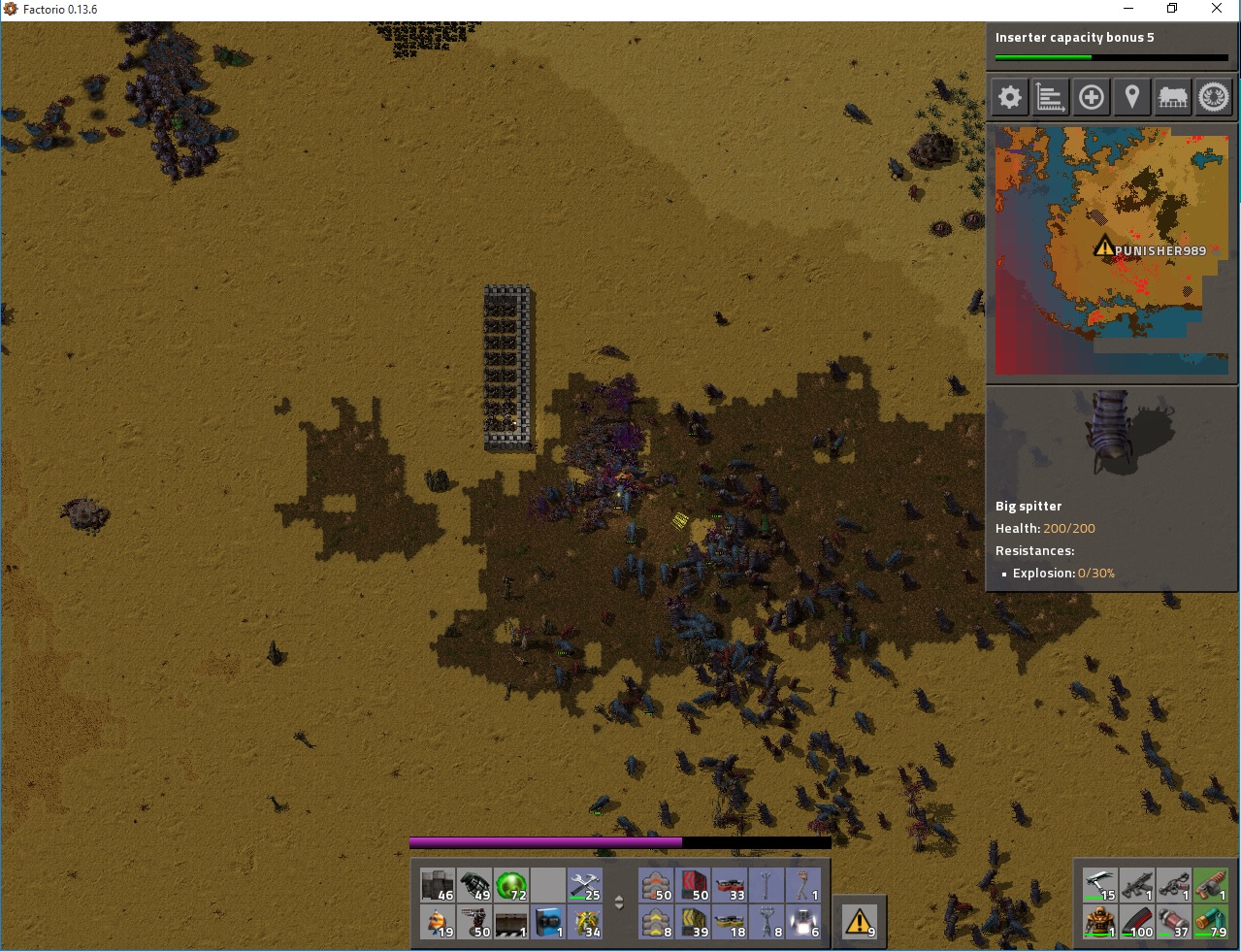
Task: Click the power armor equipment slot
Action: 1100,921
